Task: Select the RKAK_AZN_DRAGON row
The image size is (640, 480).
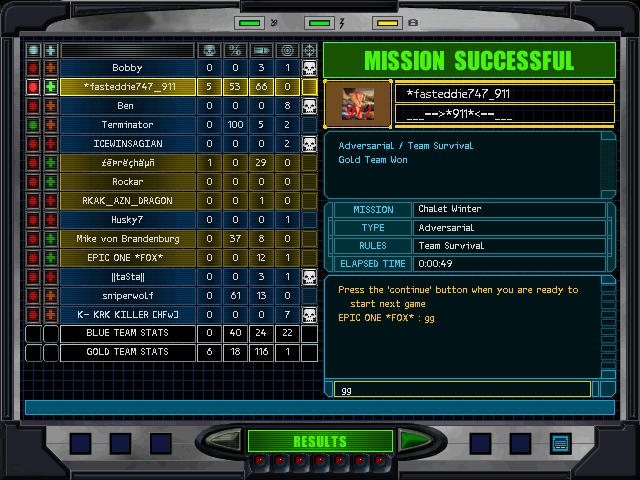Action: tap(128, 201)
